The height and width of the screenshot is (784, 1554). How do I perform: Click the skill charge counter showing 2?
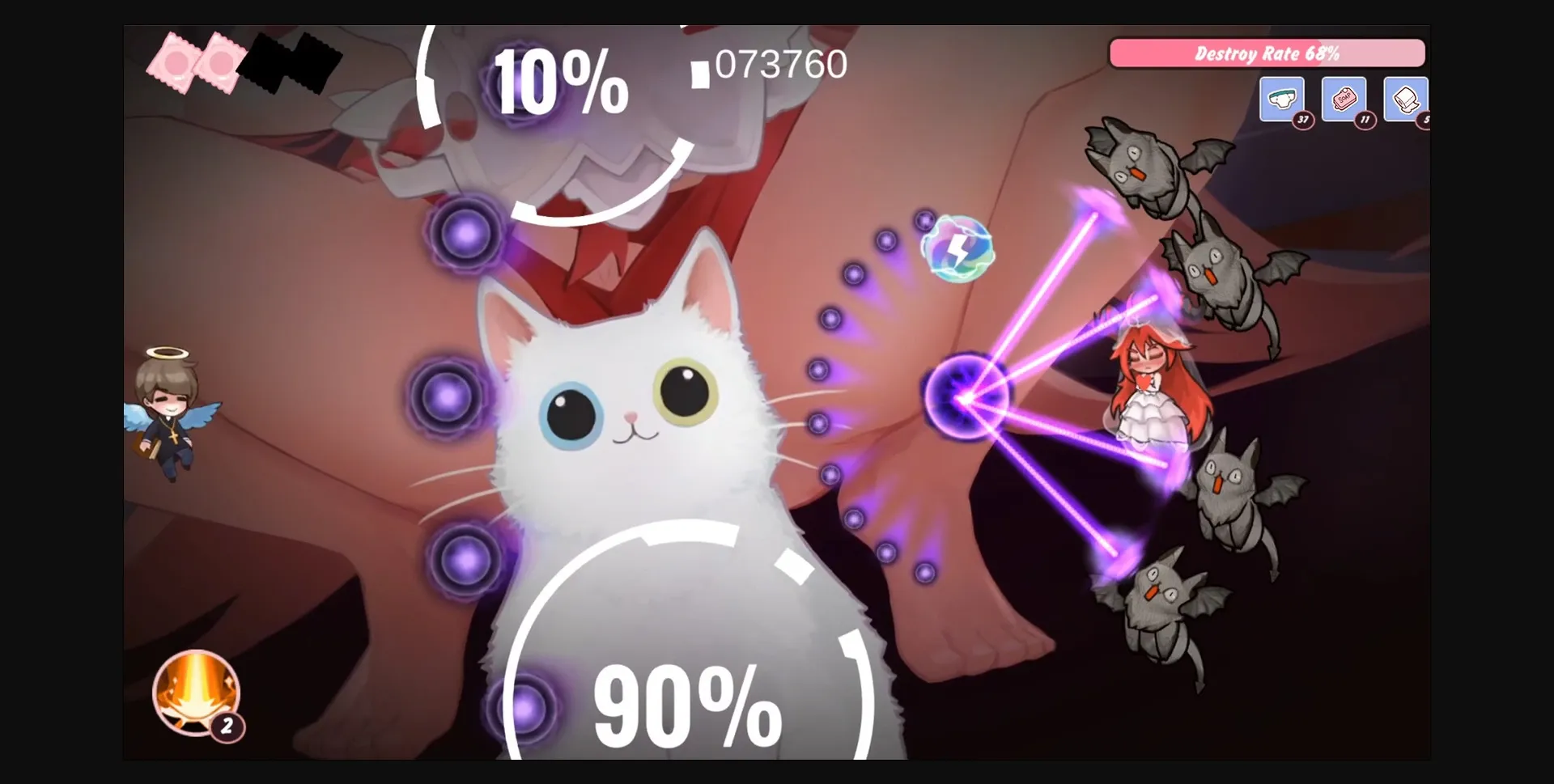tap(227, 726)
